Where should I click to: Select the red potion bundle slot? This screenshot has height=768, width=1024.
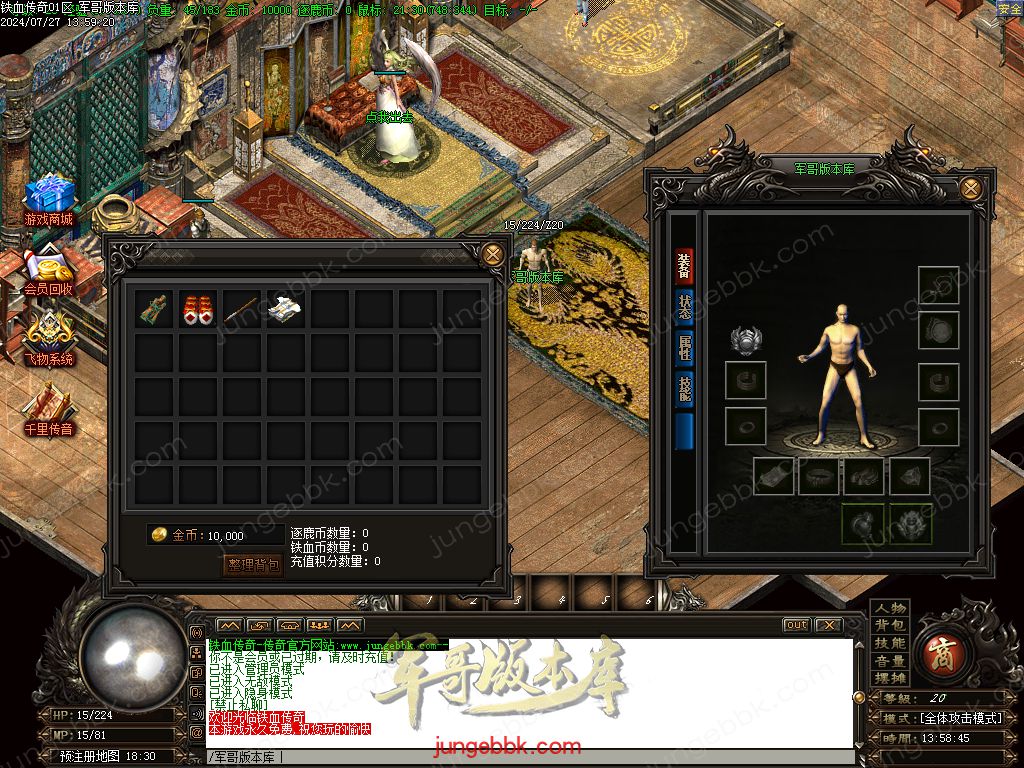tap(199, 310)
